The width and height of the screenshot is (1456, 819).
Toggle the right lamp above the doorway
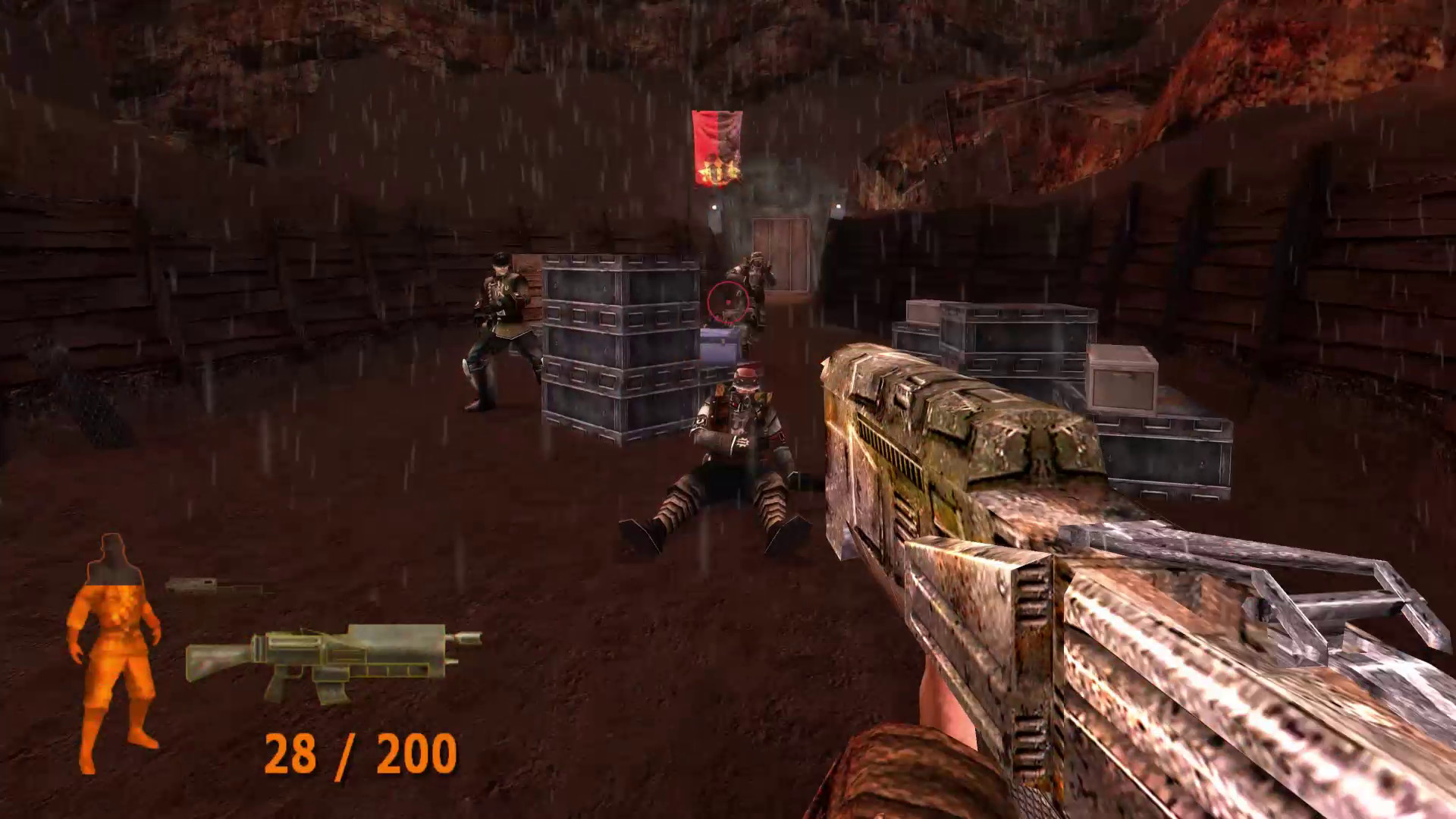837,206
